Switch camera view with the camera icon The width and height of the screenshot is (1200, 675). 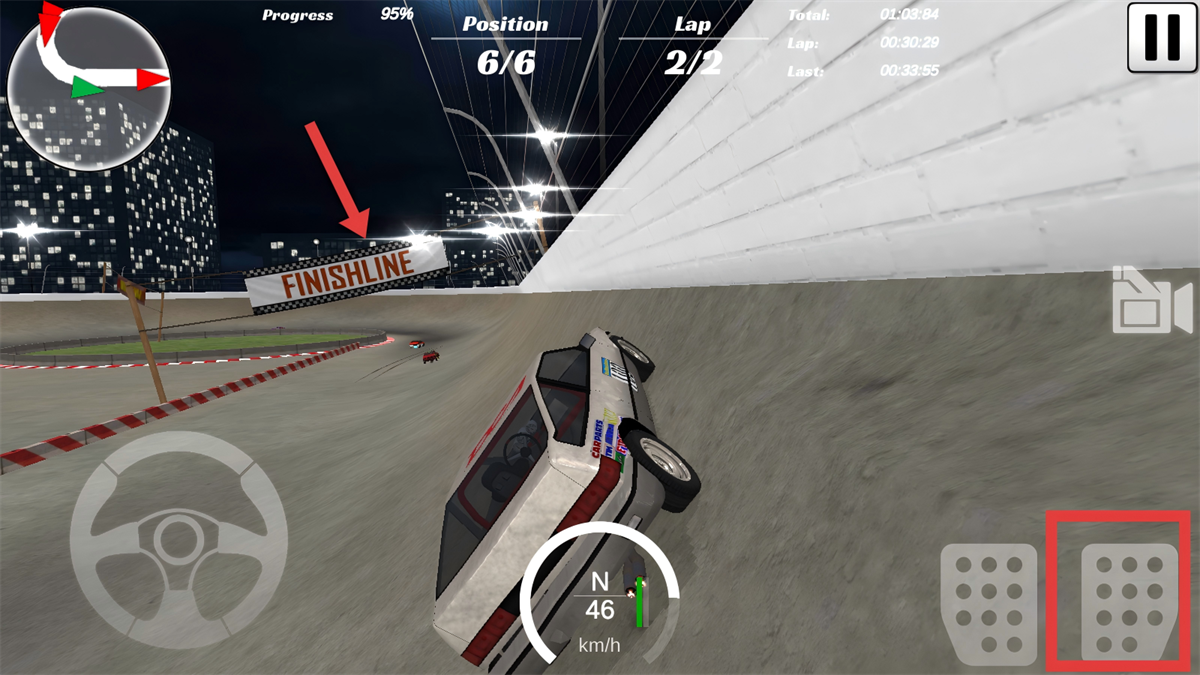pyautogui.click(x=1151, y=301)
